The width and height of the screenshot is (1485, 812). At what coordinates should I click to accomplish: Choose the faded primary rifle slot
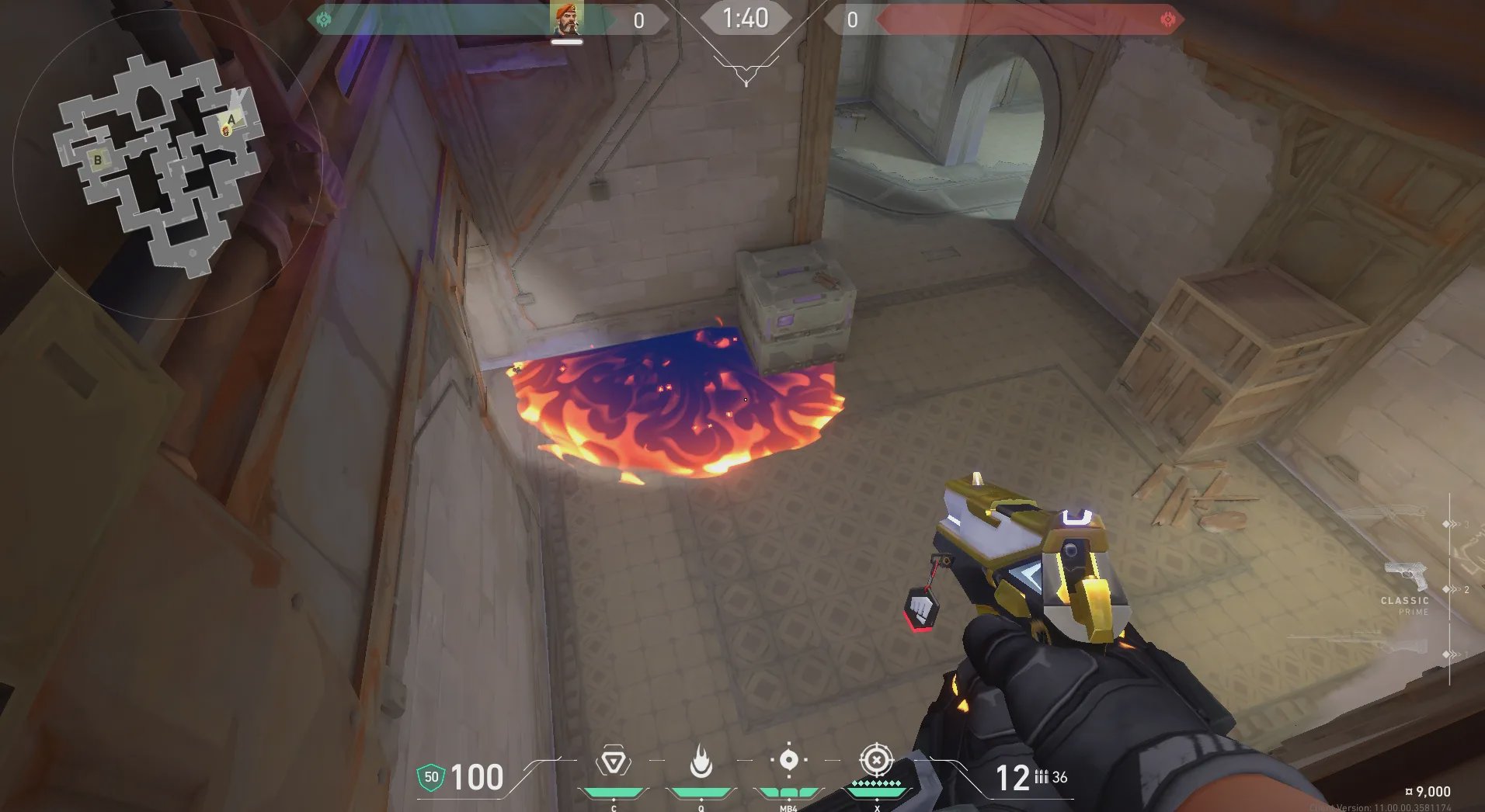pos(1386,514)
